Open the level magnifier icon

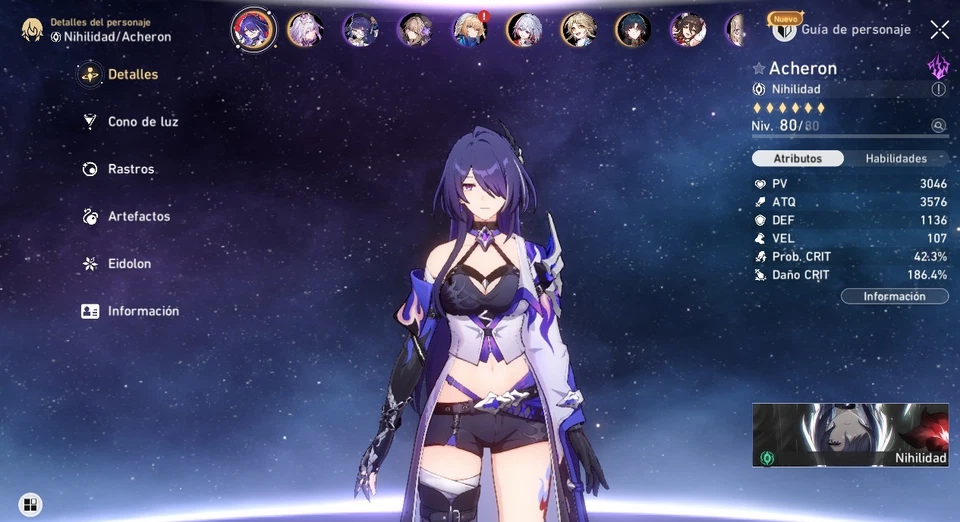point(938,126)
